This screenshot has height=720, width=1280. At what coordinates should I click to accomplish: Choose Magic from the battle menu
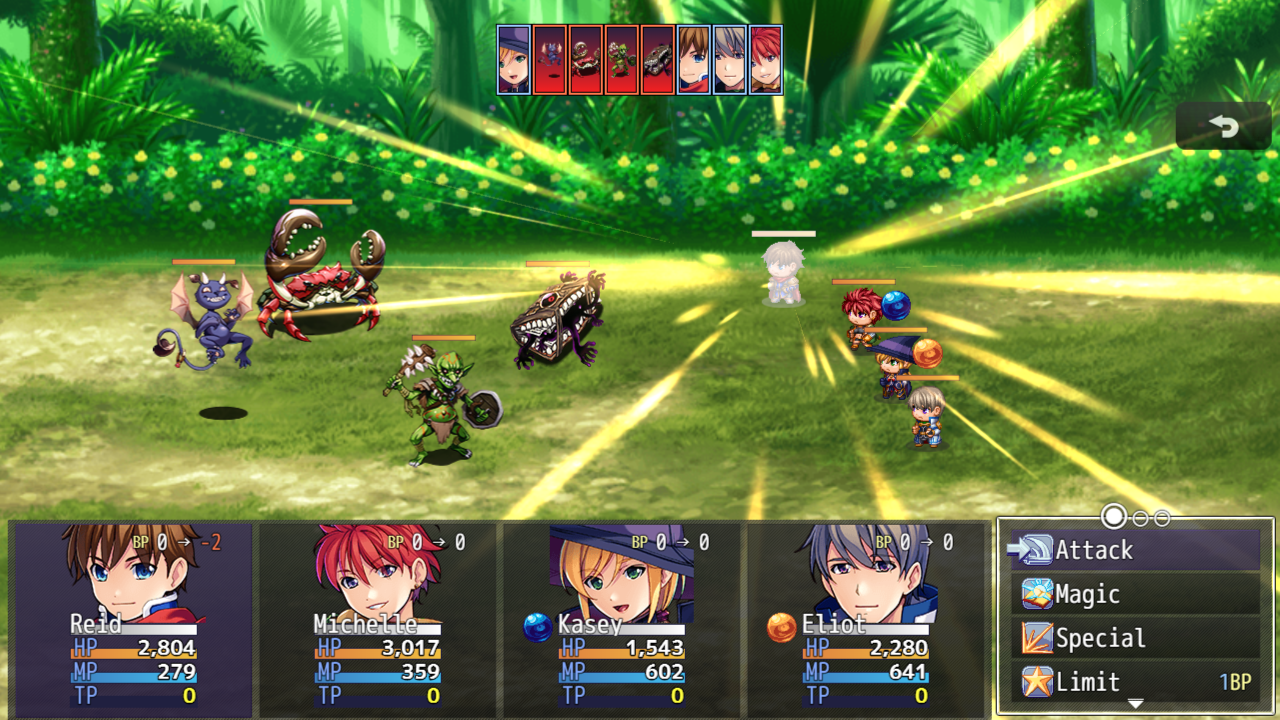click(1134, 594)
